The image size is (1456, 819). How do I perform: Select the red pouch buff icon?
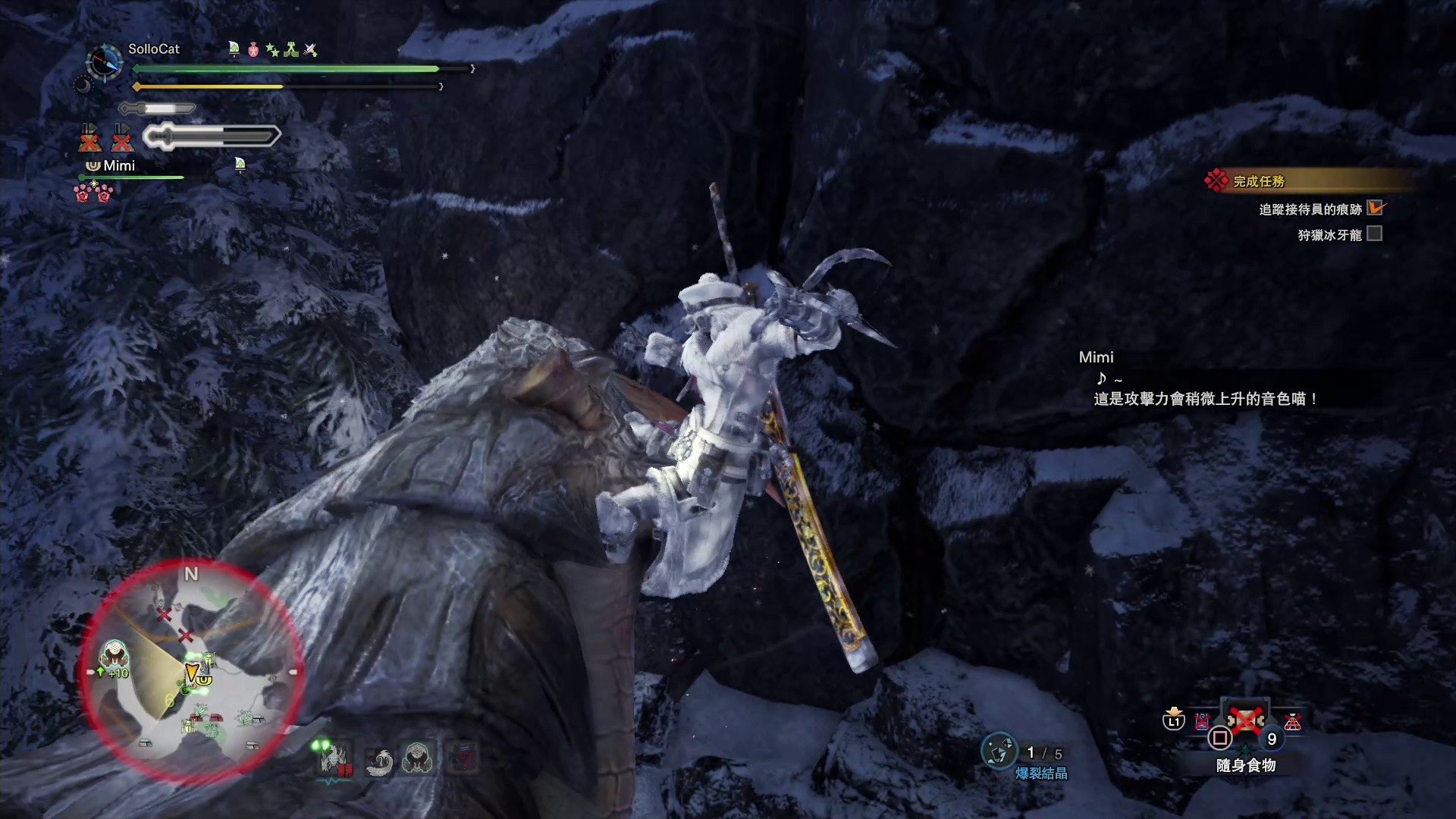point(253,49)
